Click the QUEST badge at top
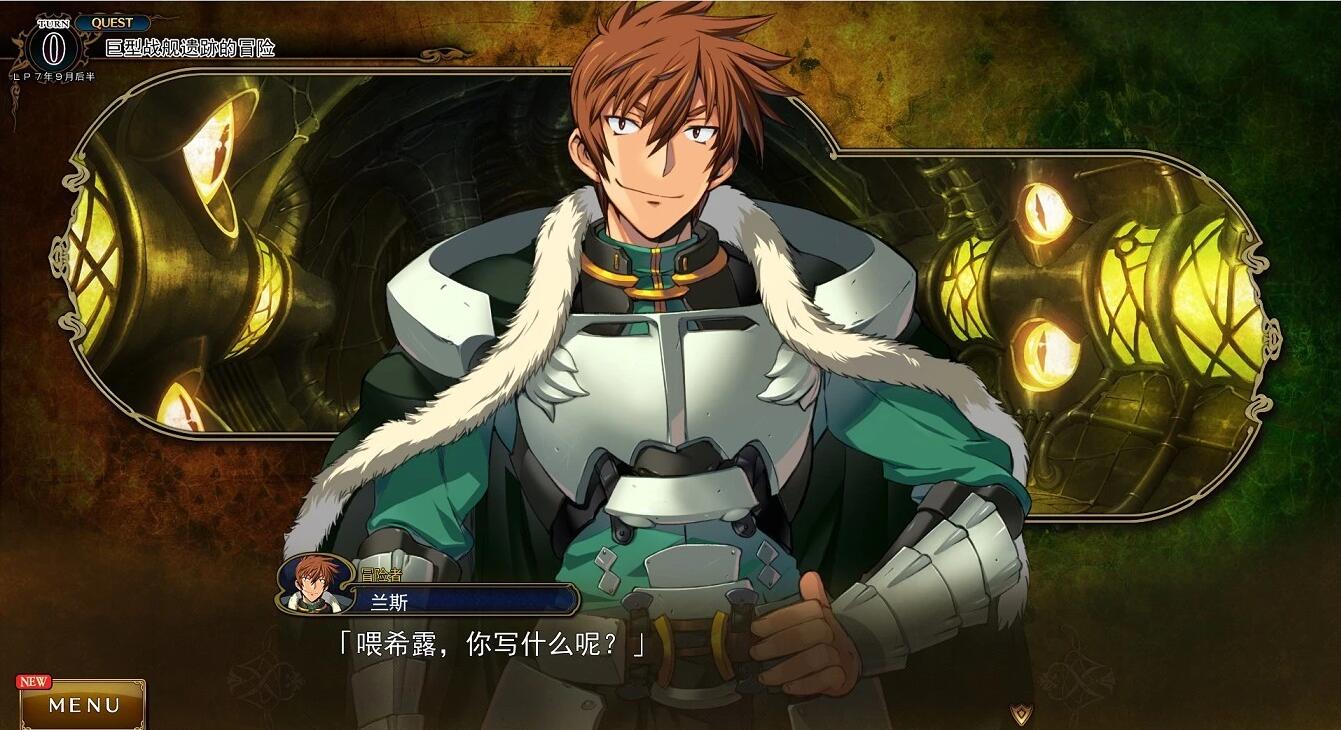 [113, 21]
